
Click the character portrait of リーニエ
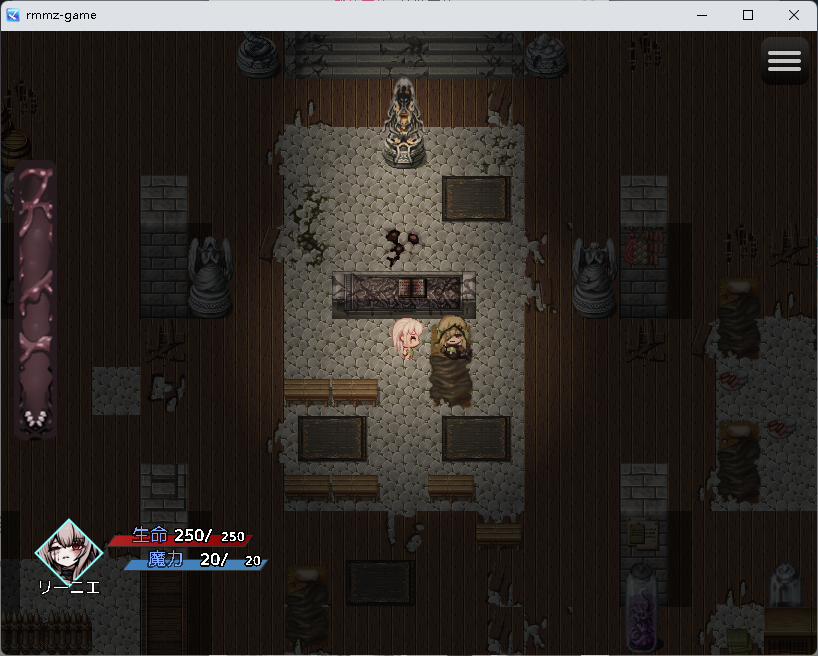point(69,549)
